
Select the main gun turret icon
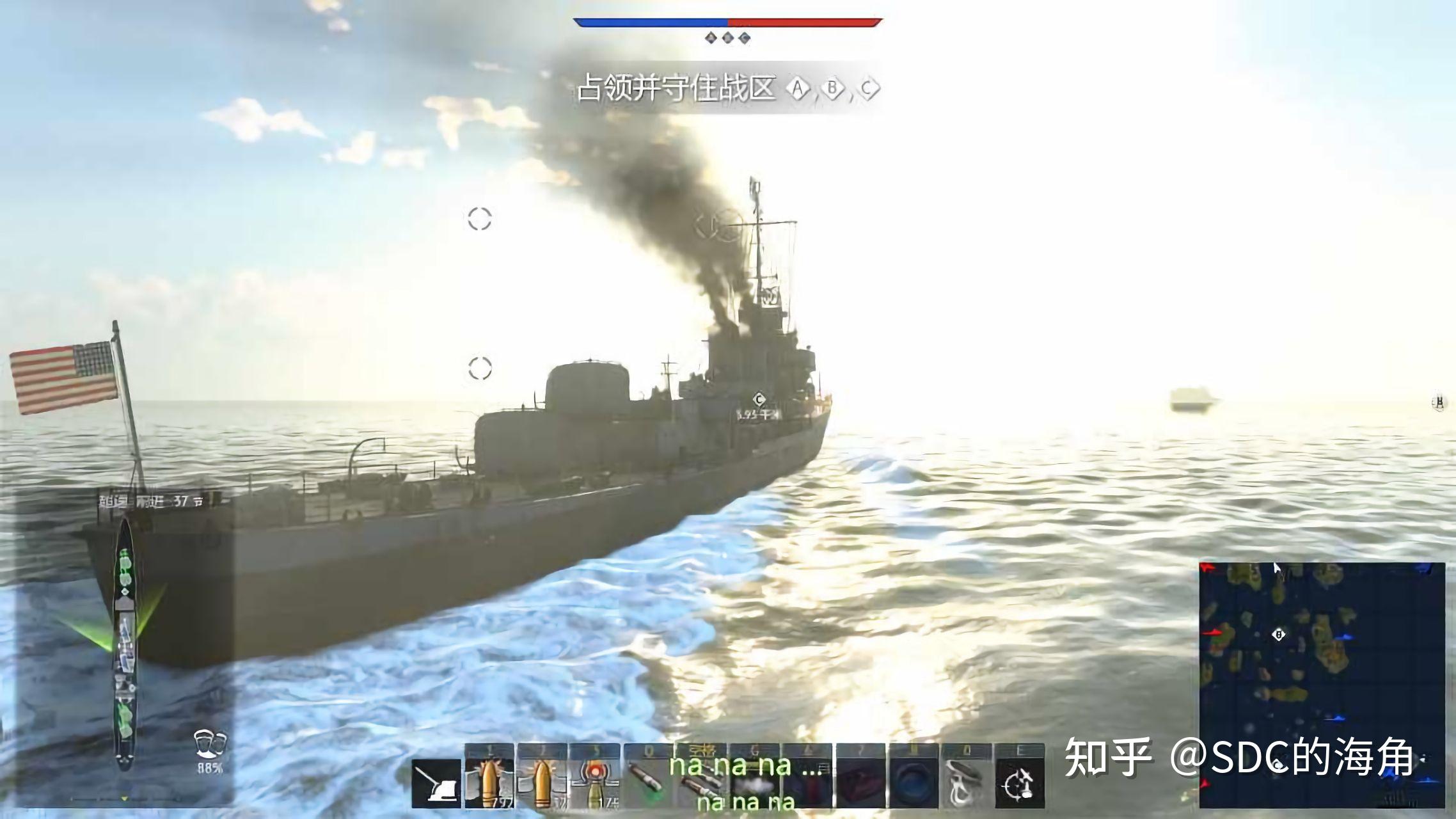click(x=436, y=783)
